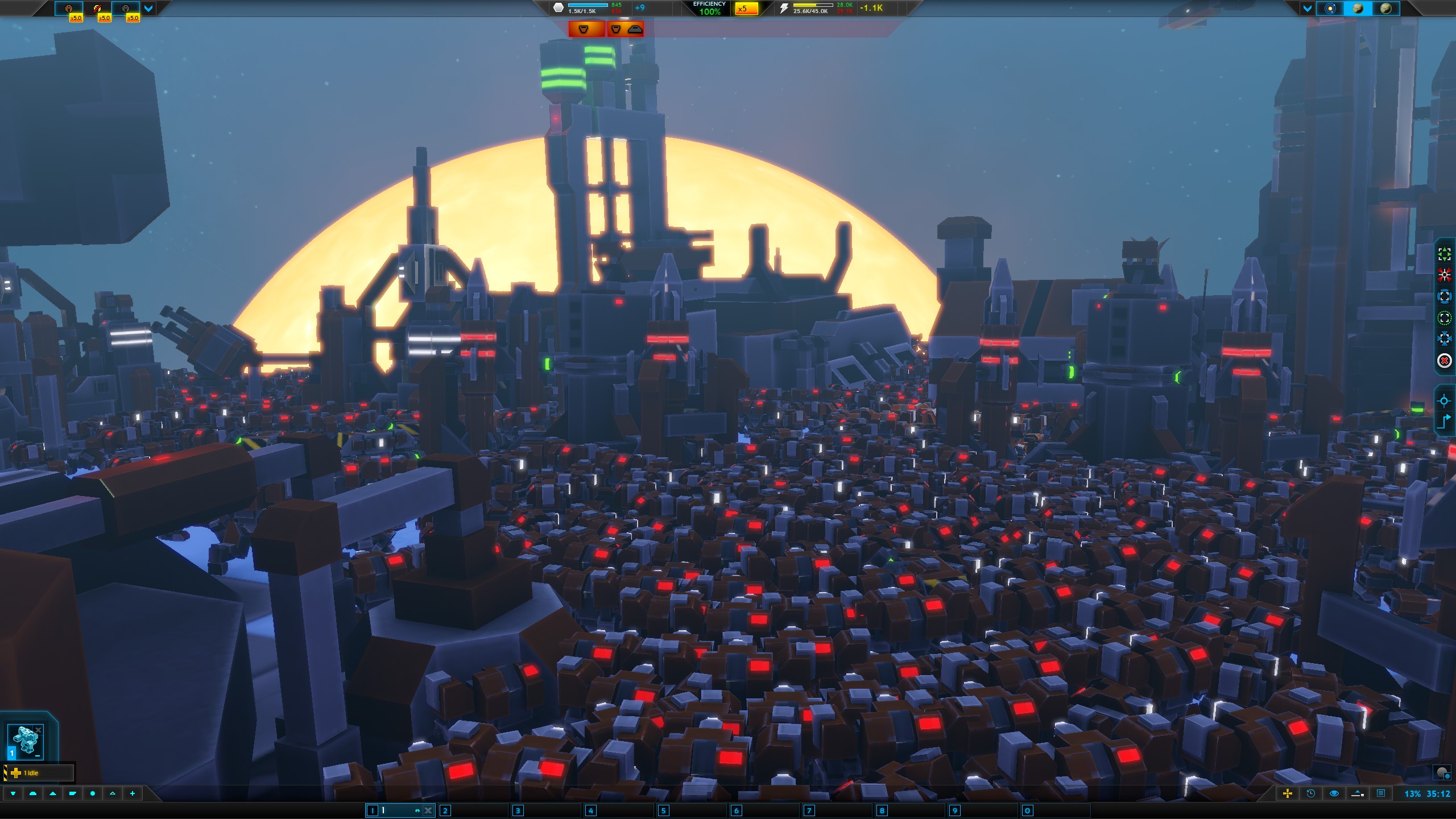Open the parallelogram build category tab
This screenshot has height=819, width=1456.
point(73,793)
